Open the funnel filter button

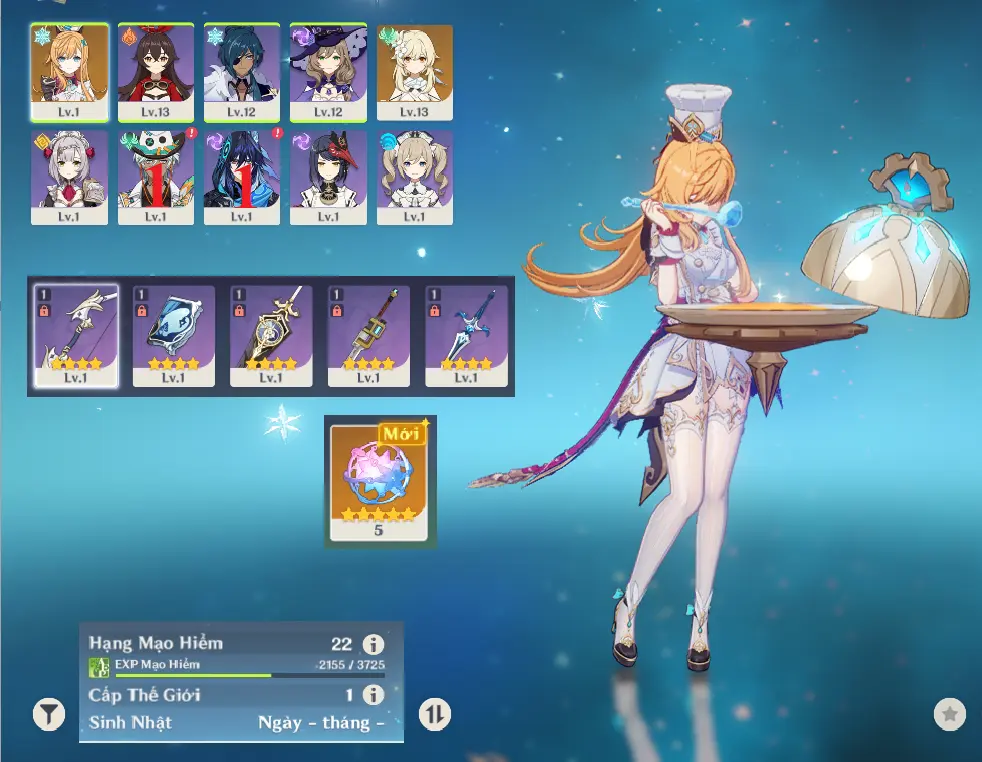(48, 714)
